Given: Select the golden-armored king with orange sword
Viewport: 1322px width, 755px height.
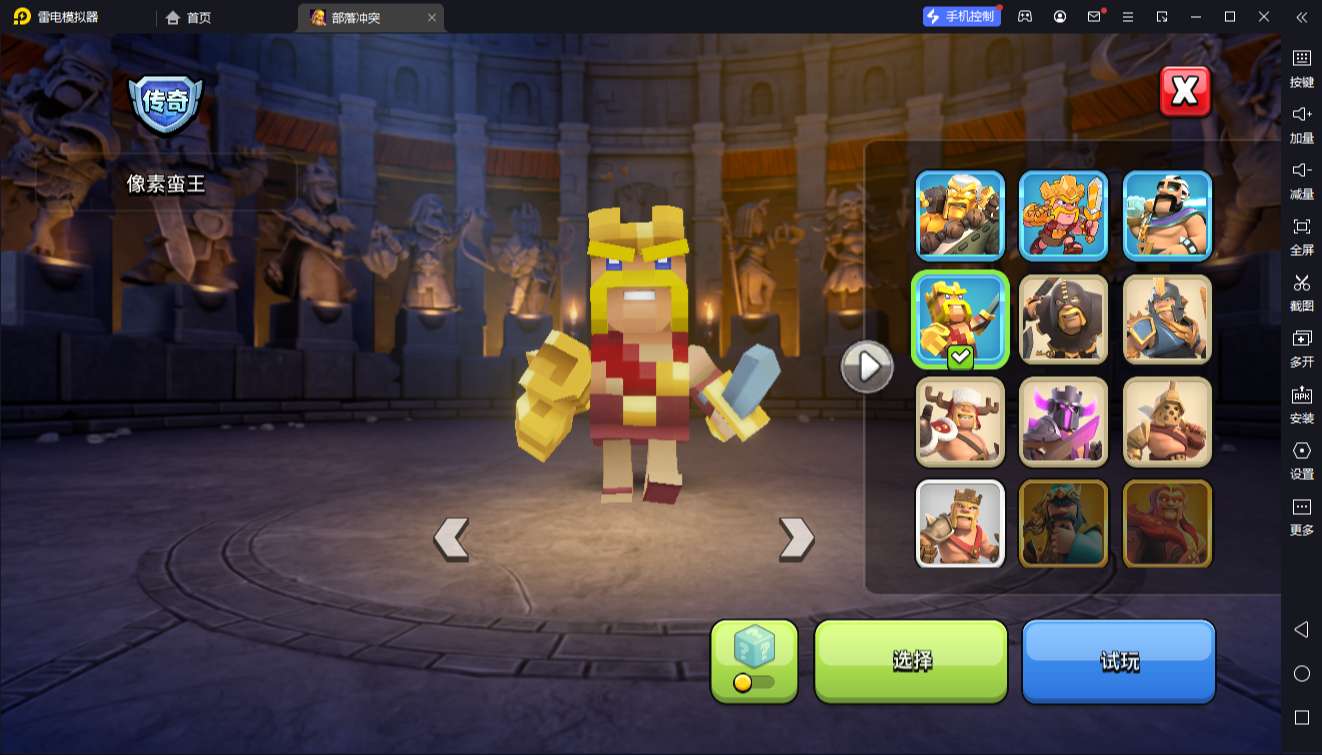Looking at the screenshot, I should tap(1063, 215).
